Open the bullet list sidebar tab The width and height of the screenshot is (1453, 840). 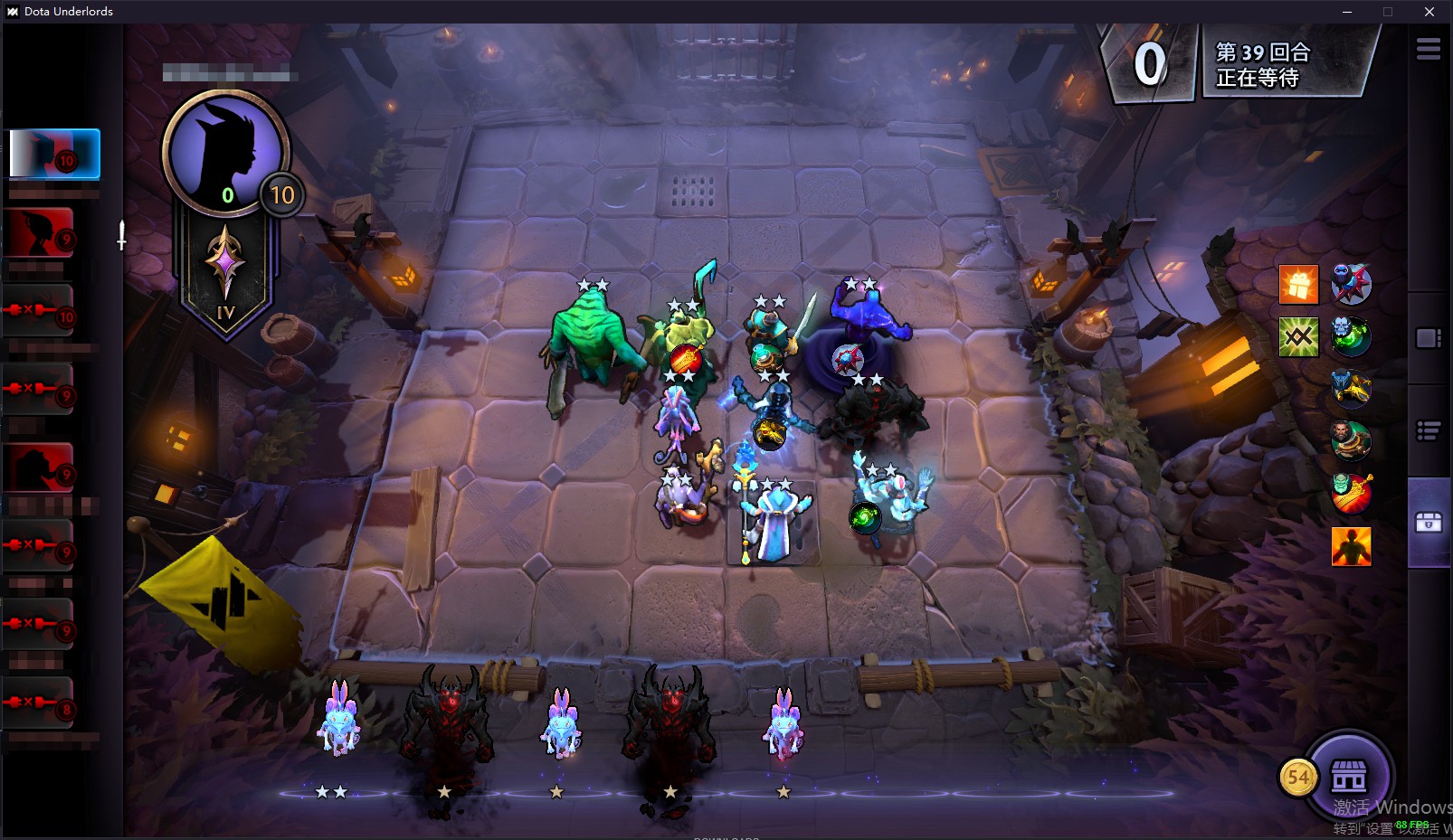pos(1429,431)
